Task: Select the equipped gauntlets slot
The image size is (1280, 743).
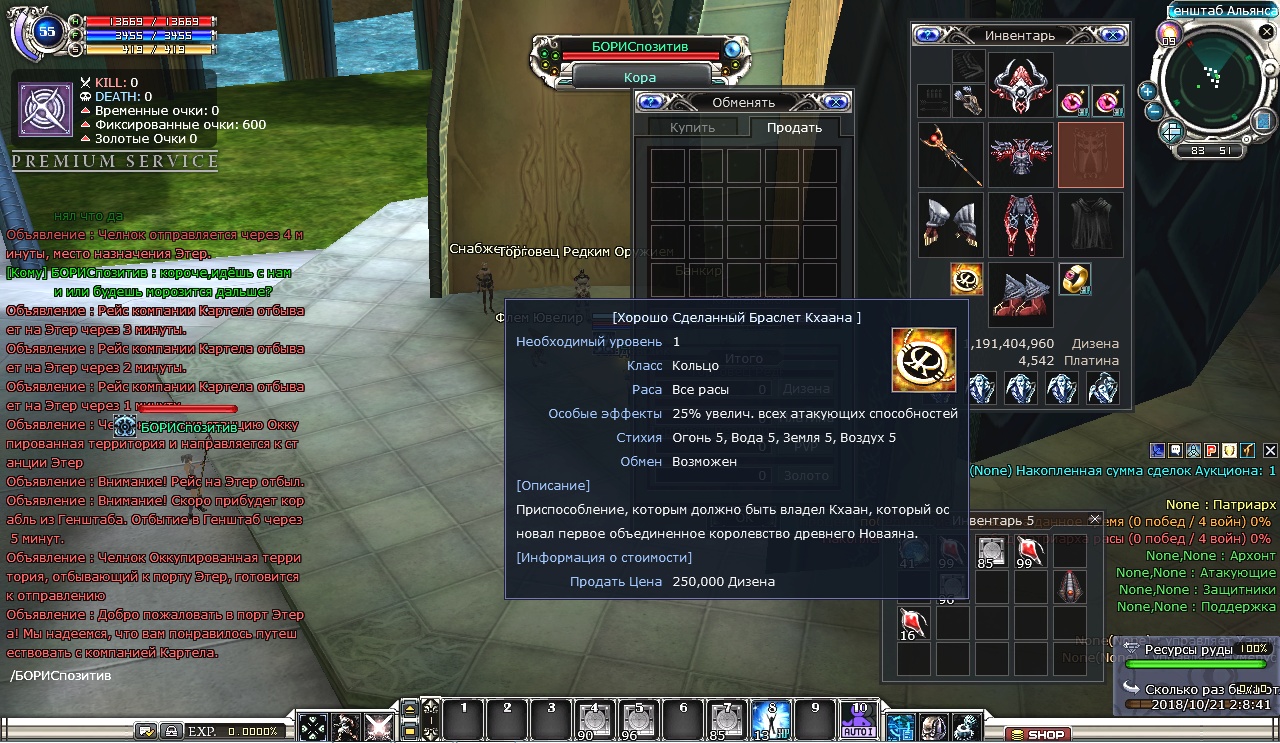Action: coord(950,225)
